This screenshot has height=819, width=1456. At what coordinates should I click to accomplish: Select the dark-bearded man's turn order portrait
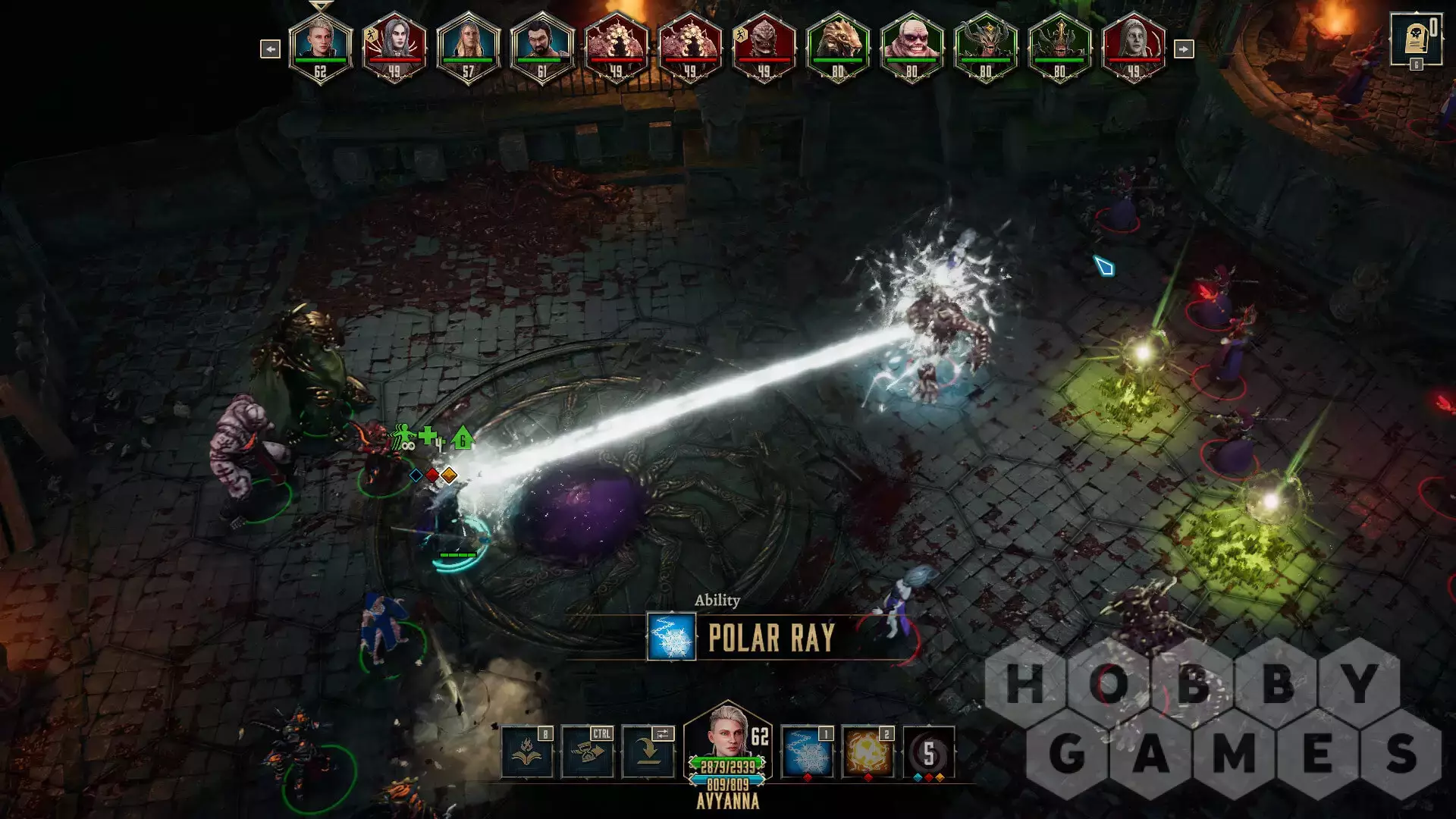(541, 47)
